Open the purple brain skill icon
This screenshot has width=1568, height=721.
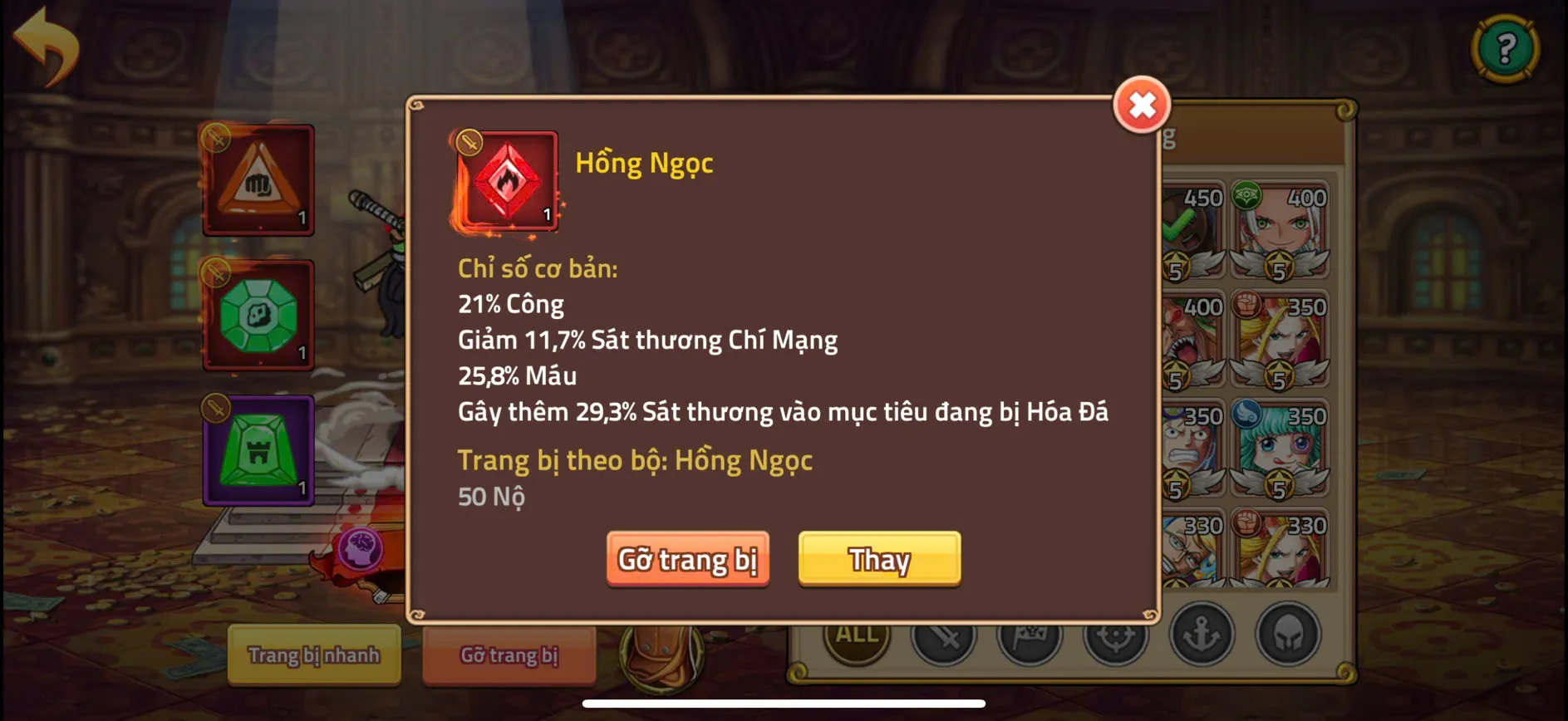[x=361, y=549]
